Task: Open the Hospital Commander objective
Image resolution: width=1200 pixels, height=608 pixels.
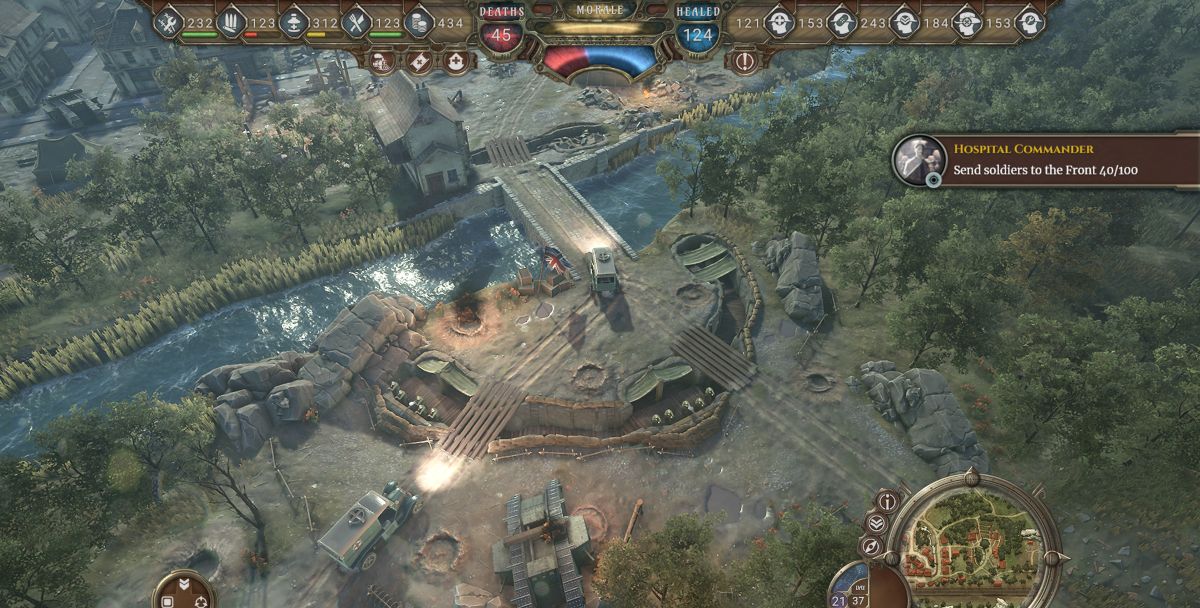Action: click(1045, 160)
